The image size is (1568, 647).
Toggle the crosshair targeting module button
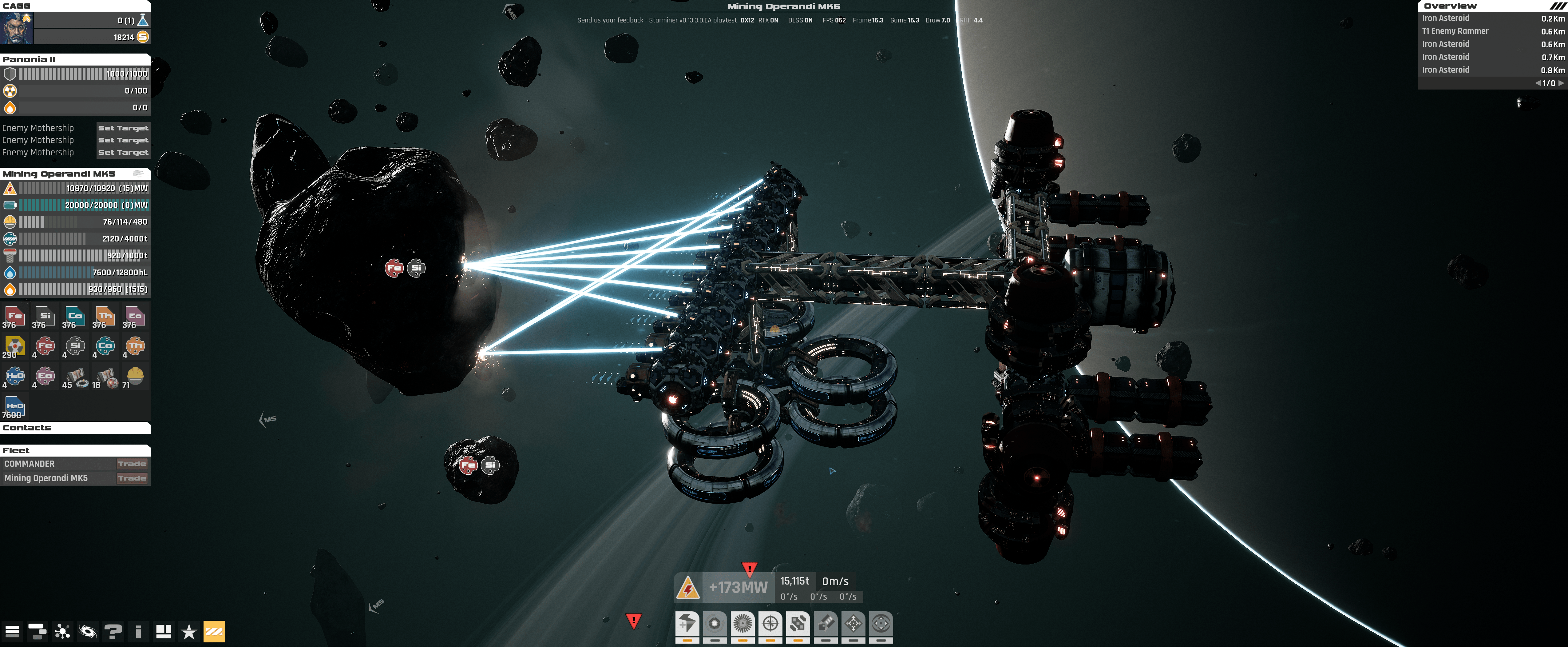pos(770,625)
